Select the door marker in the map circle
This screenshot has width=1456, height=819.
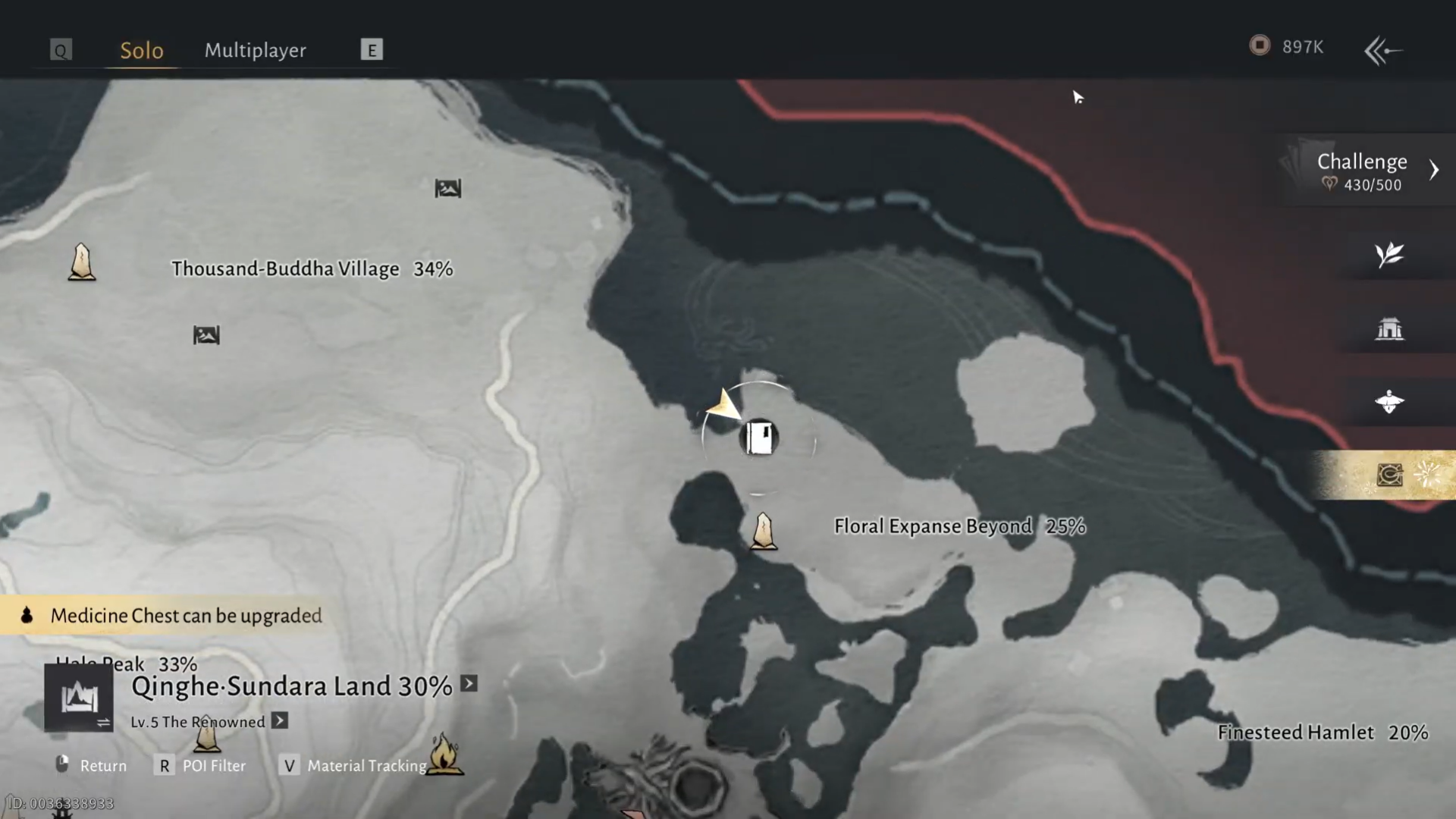click(759, 438)
